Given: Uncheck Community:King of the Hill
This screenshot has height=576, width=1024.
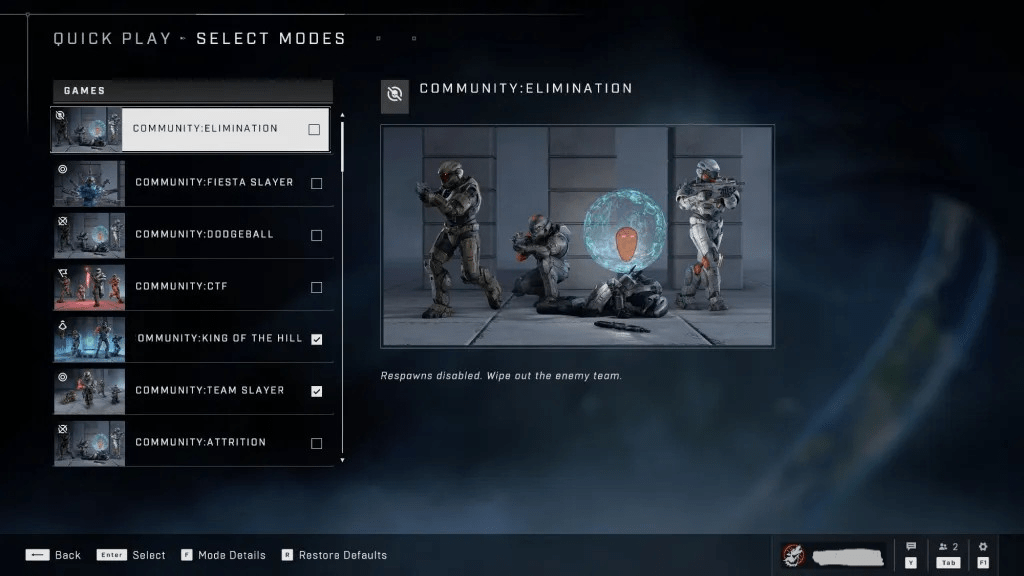Looking at the screenshot, I should click(317, 339).
